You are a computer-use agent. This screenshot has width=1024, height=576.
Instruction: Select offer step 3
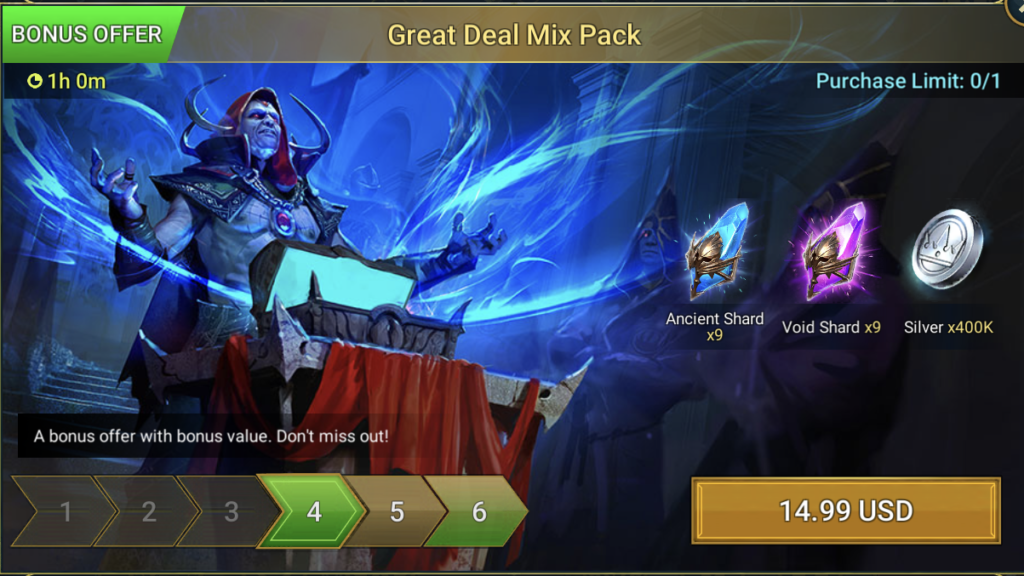click(231, 512)
